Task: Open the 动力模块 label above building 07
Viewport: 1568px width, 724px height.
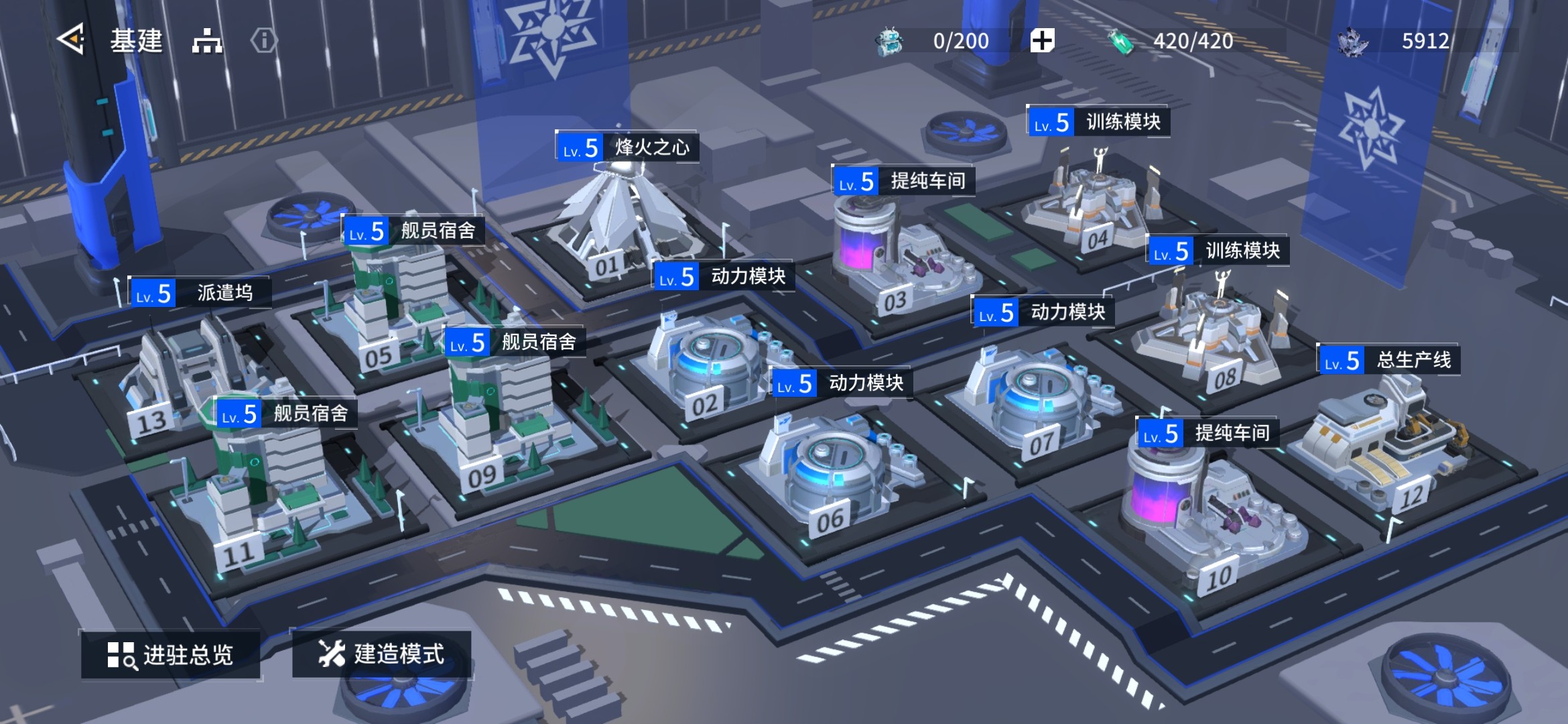Action: [x=1043, y=312]
